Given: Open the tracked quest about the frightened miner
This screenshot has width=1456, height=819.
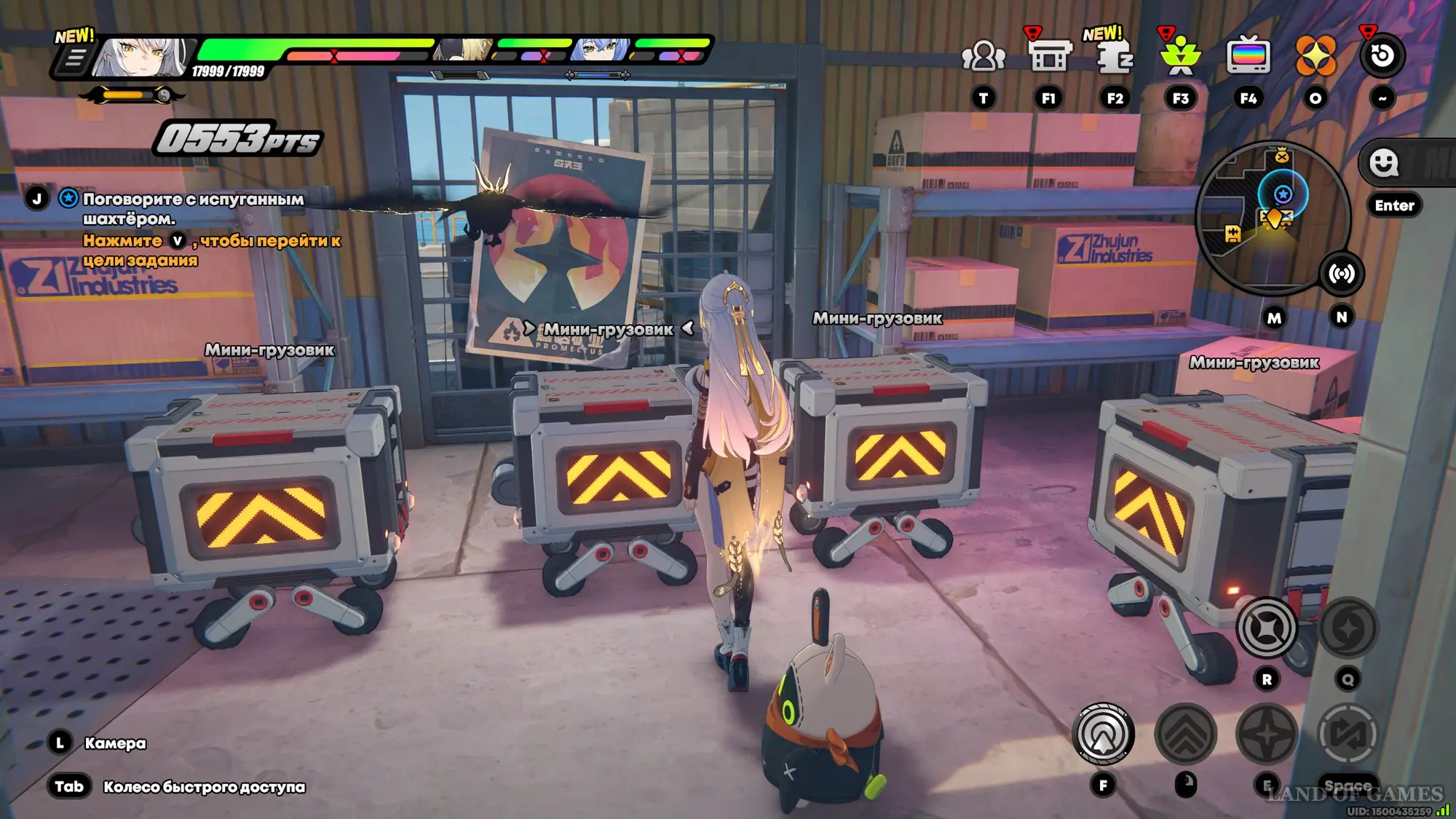Looking at the screenshot, I should (x=193, y=208).
